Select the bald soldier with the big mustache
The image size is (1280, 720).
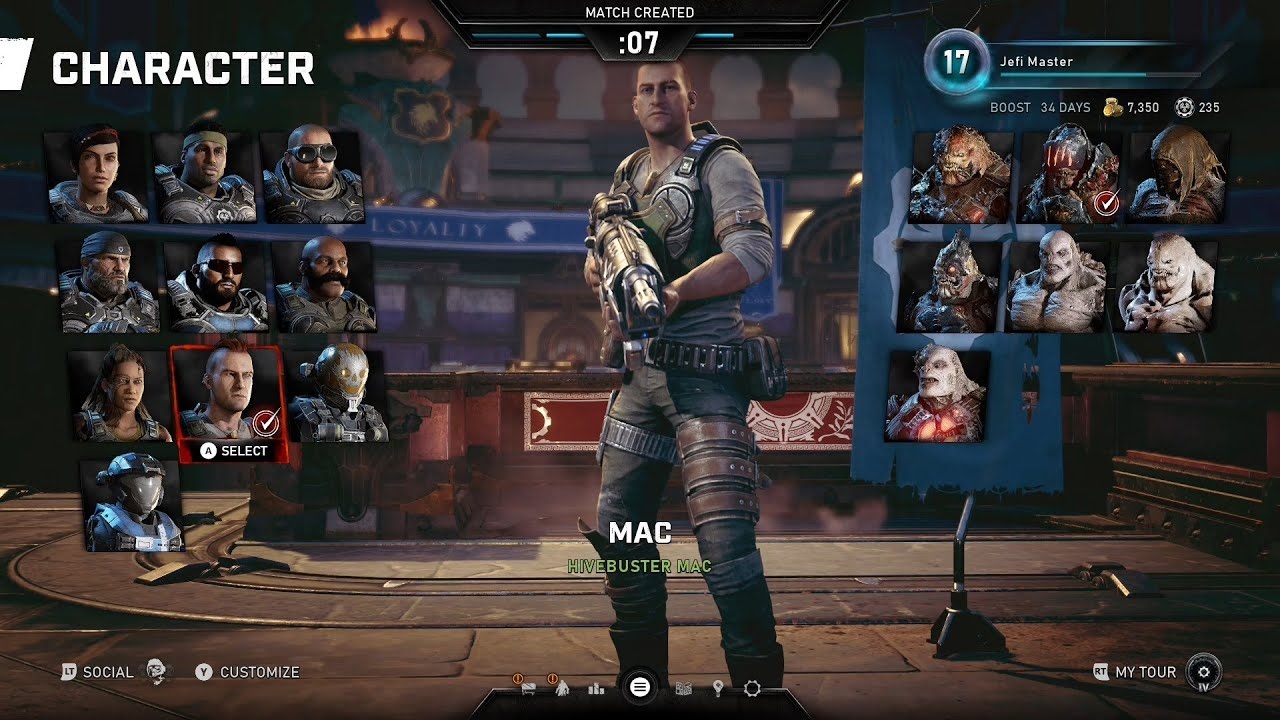point(325,284)
